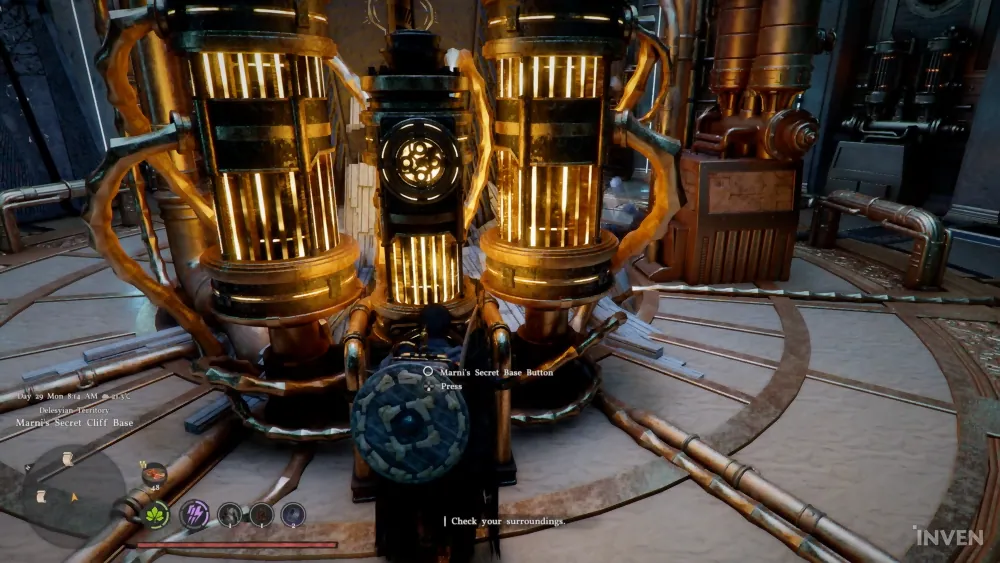Select the lower scroll marker on the minimap
The image size is (1000, 563).
pyautogui.click(x=42, y=495)
